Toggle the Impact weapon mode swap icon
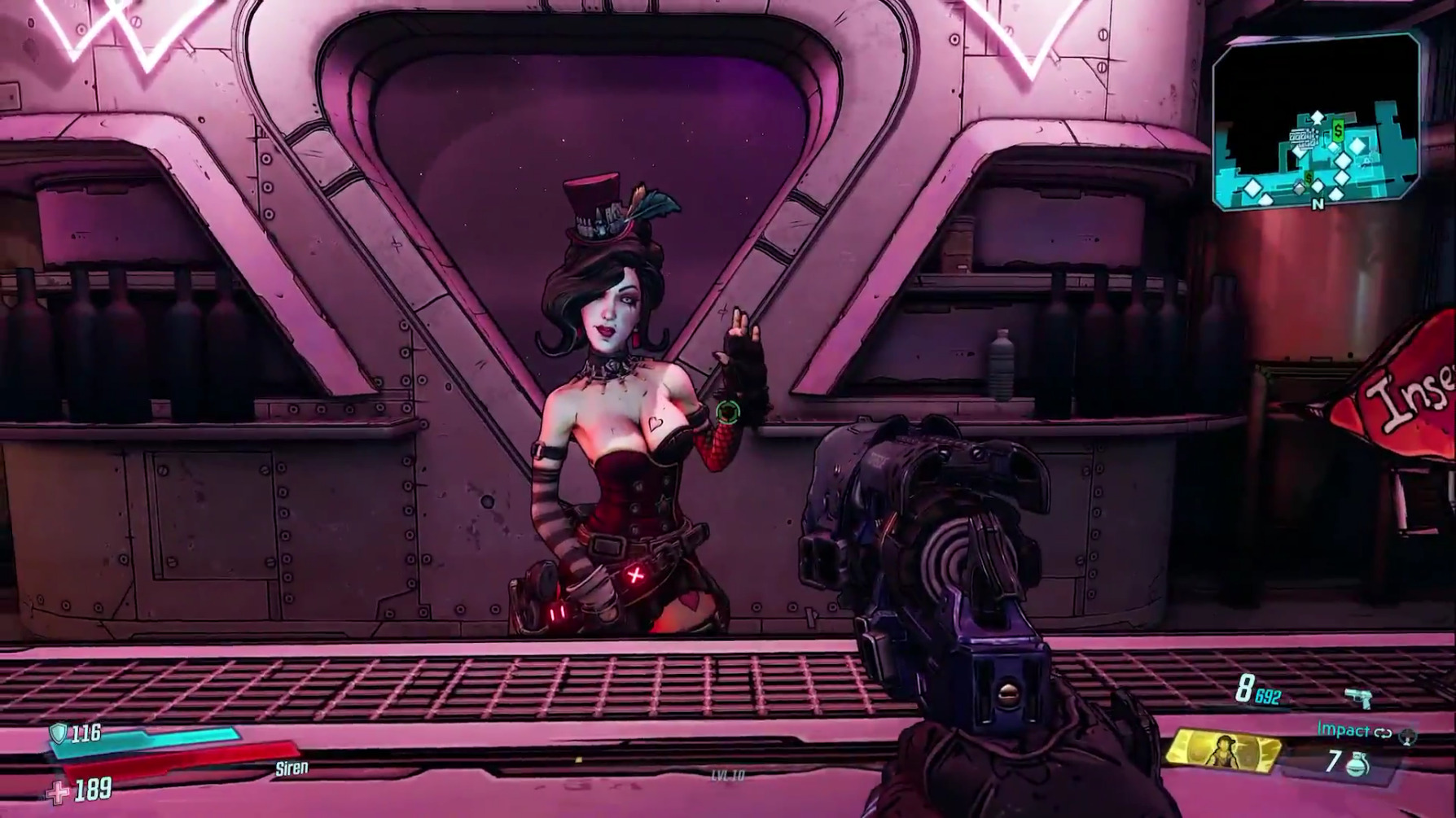The image size is (1456, 818). click(1383, 733)
